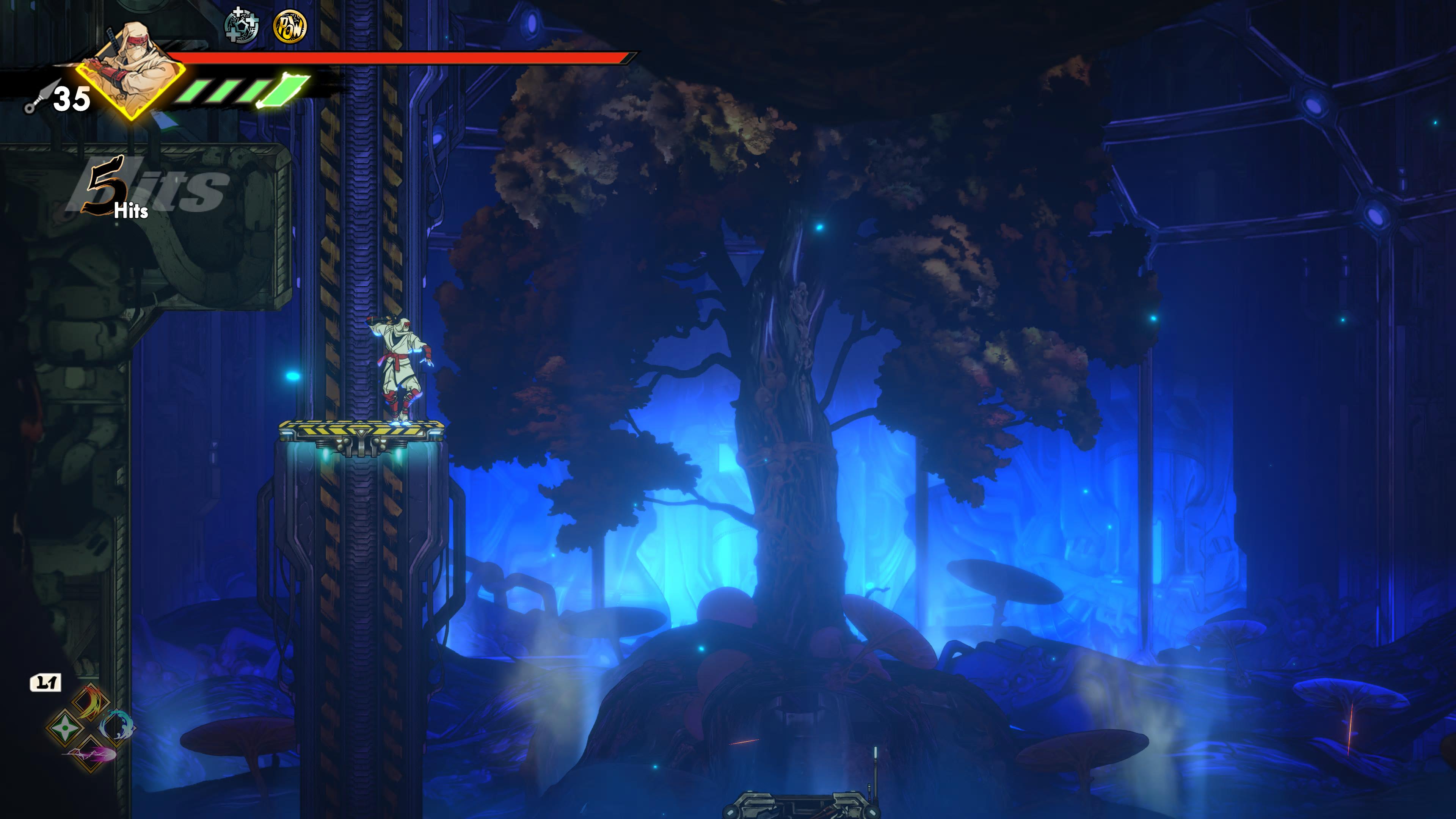The height and width of the screenshot is (819, 1456).
Task: Activate the purple lightning ninpo
Action: (91, 753)
